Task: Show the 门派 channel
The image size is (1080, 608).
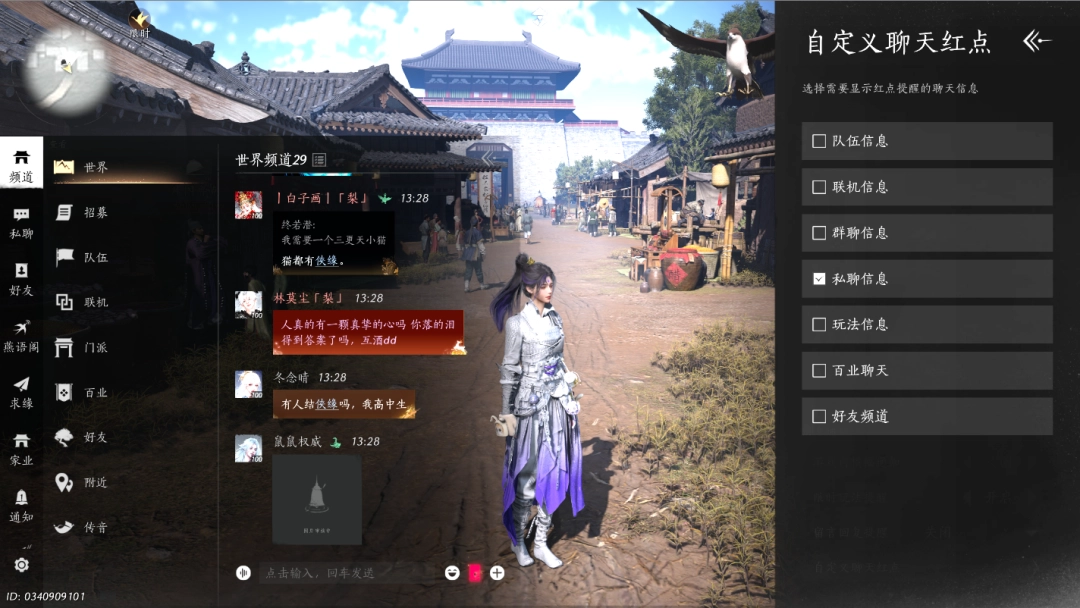Action: pyautogui.click(x=95, y=347)
